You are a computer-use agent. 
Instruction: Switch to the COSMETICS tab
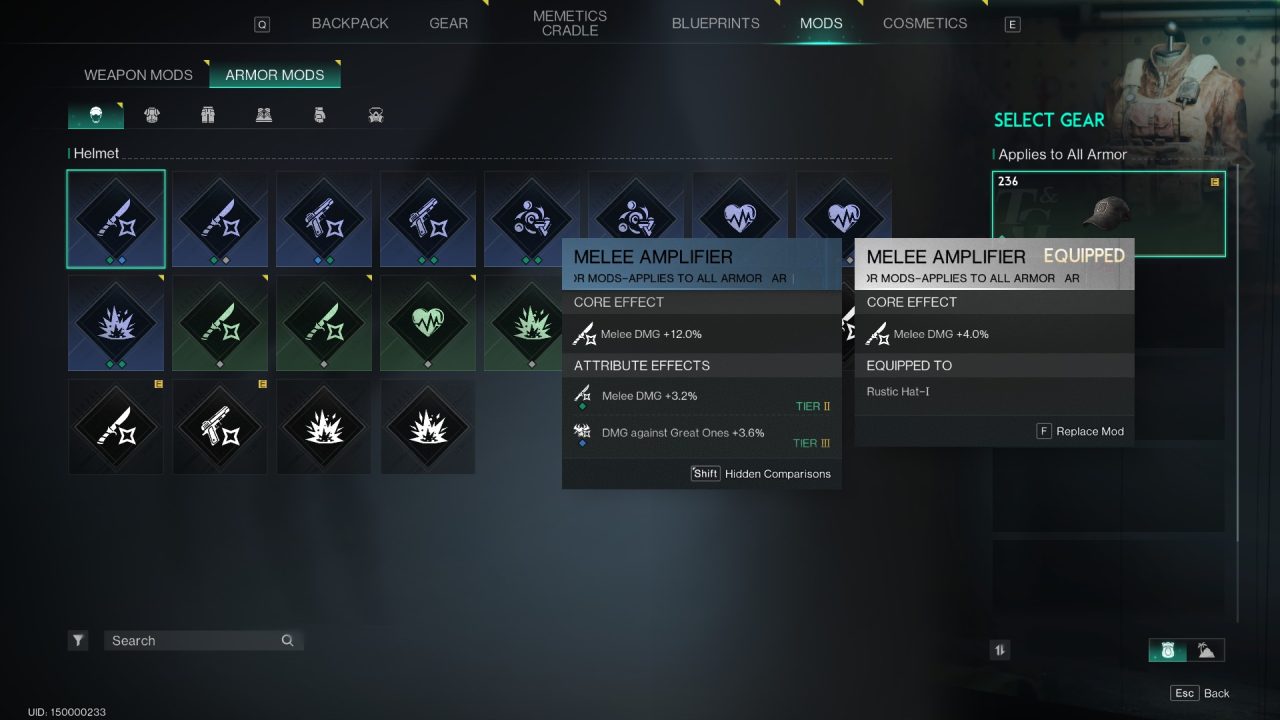[x=924, y=22]
